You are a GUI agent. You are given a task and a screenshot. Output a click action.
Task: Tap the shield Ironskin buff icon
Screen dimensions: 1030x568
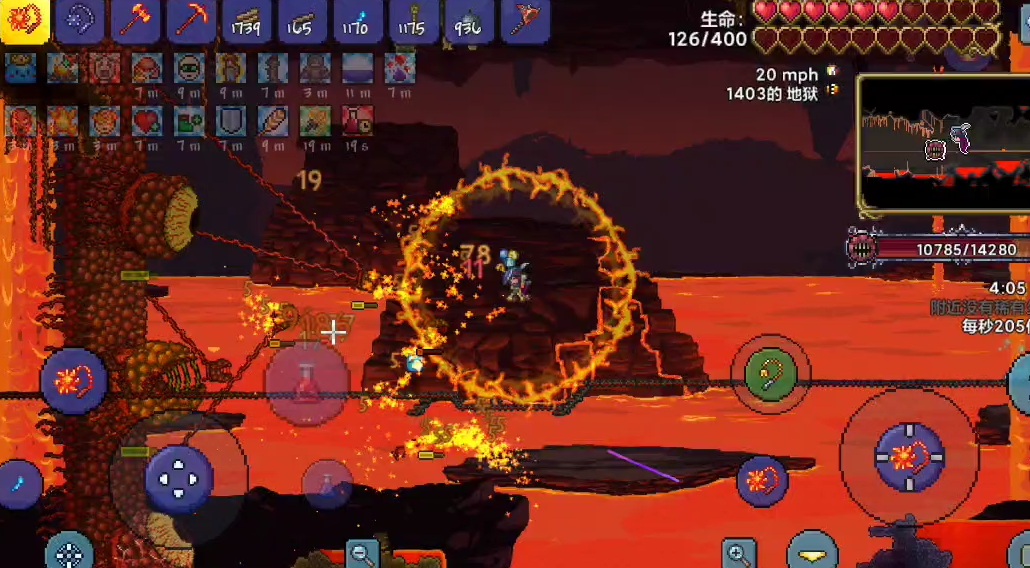(x=231, y=121)
